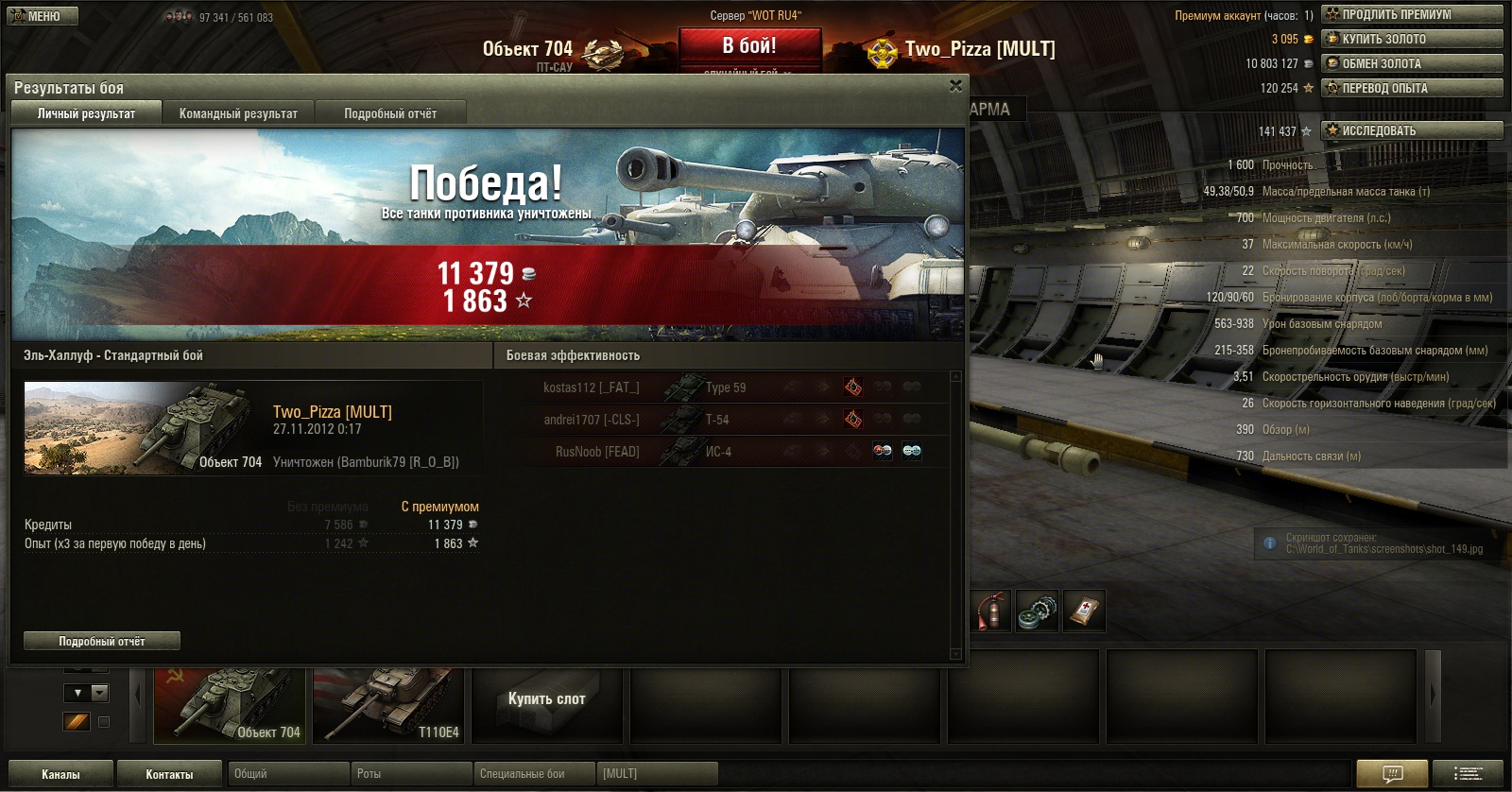Open Перевод опыта conversion

pyautogui.click(x=1412, y=88)
